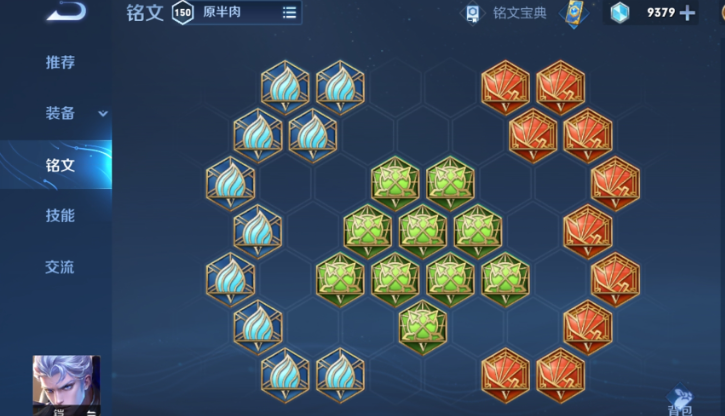Add more gems with the plus button
Viewport: 725px width, 416px height.
(687, 13)
